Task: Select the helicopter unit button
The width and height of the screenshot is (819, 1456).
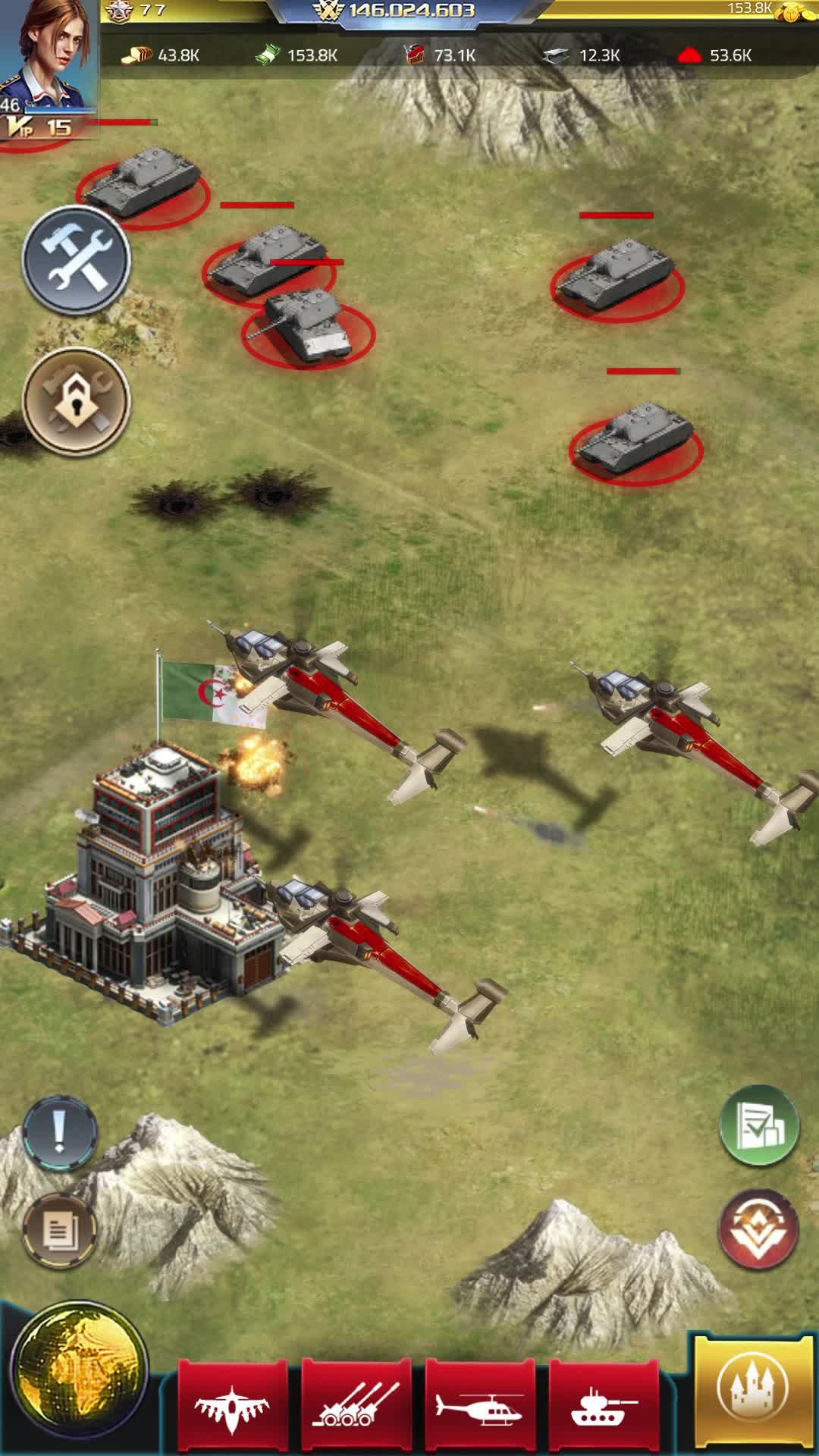Action: [x=480, y=1408]
